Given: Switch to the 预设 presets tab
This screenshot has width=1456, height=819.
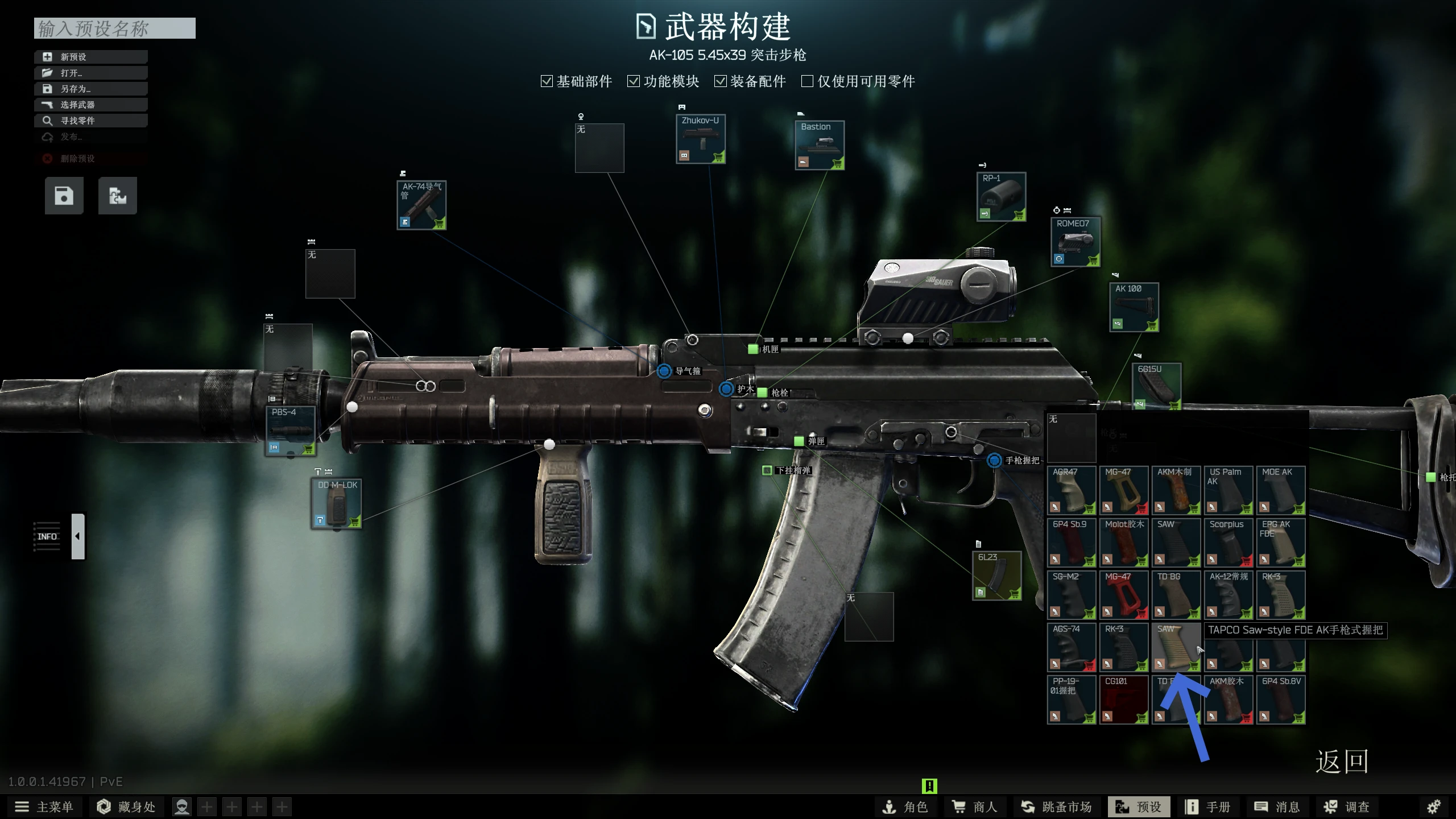Looking at the screenshot, I should (1138, 806).
